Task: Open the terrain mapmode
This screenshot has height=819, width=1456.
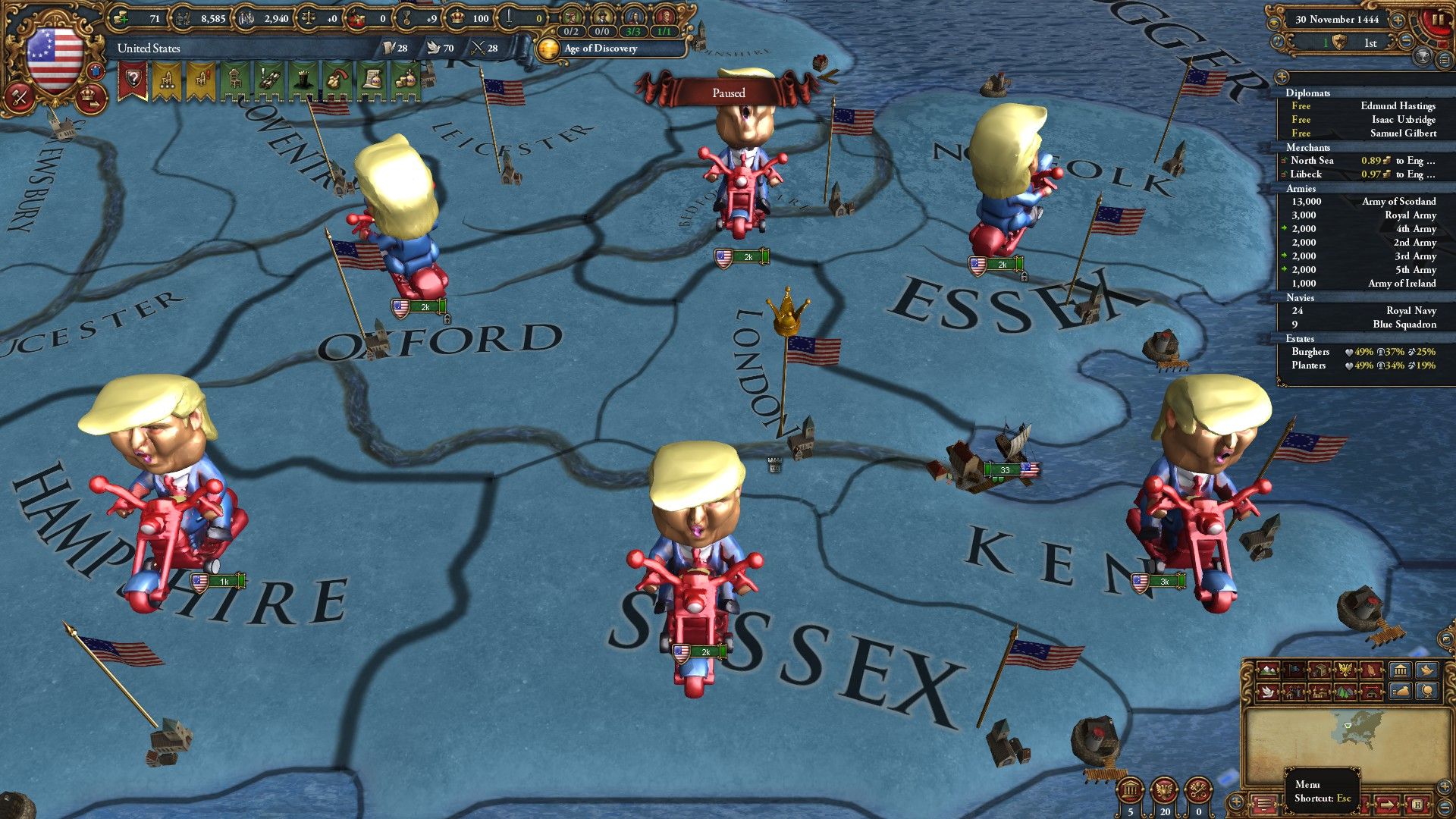Action: coord(1268,670)
